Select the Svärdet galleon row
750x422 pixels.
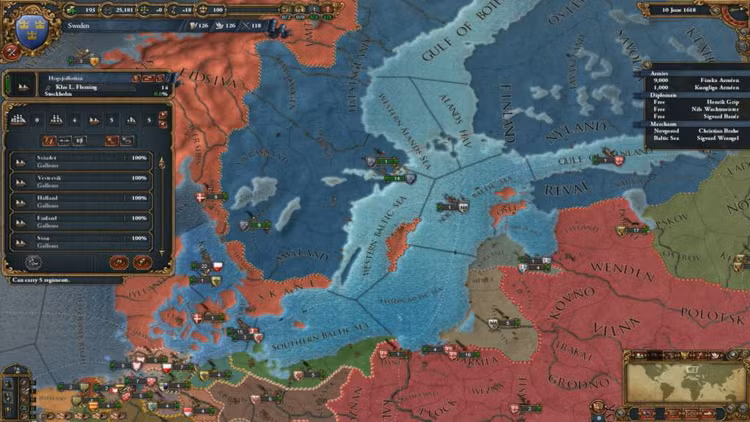pos(82,160)
